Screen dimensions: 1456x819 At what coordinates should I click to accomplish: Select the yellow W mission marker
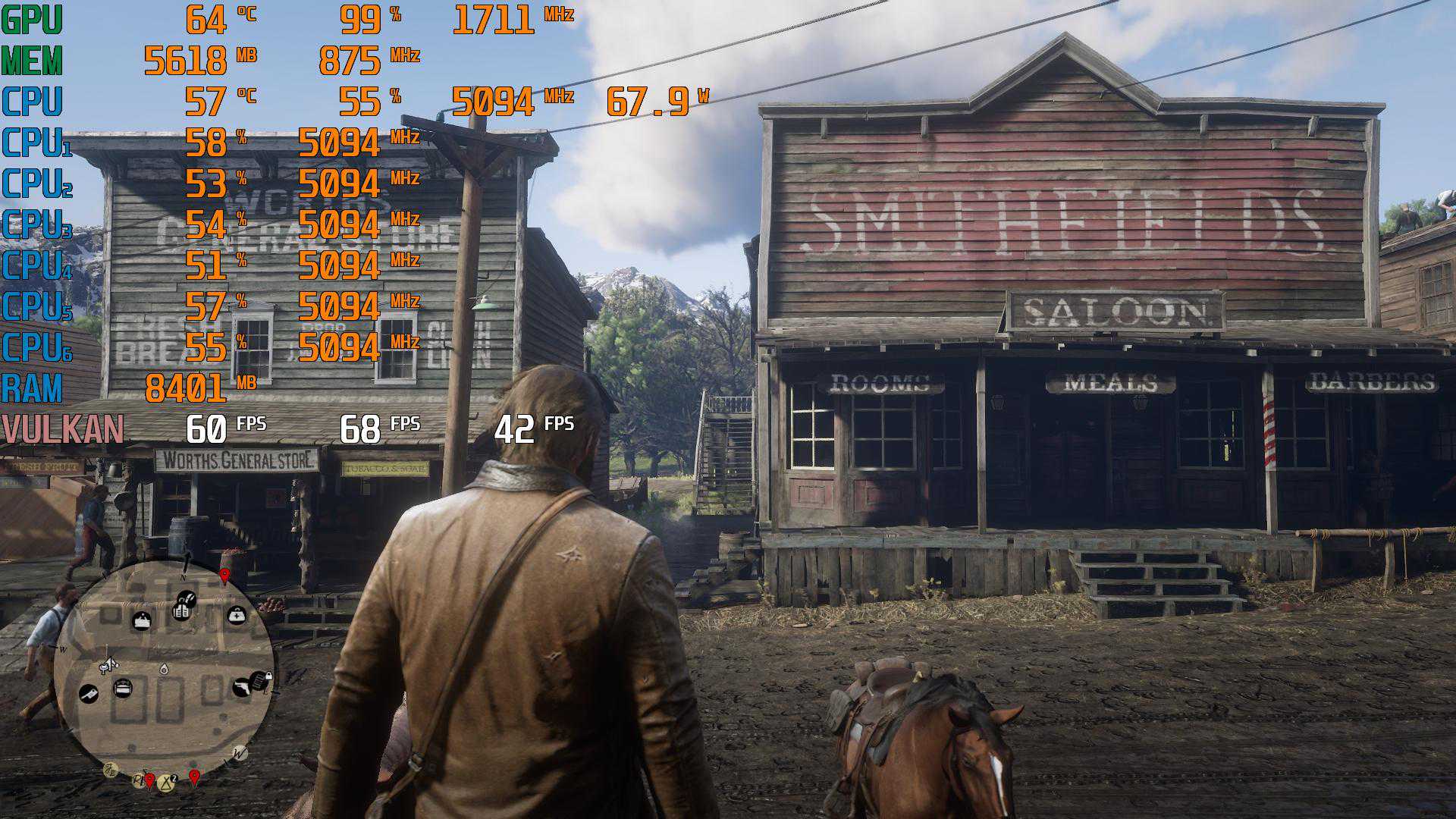point(240,753)
